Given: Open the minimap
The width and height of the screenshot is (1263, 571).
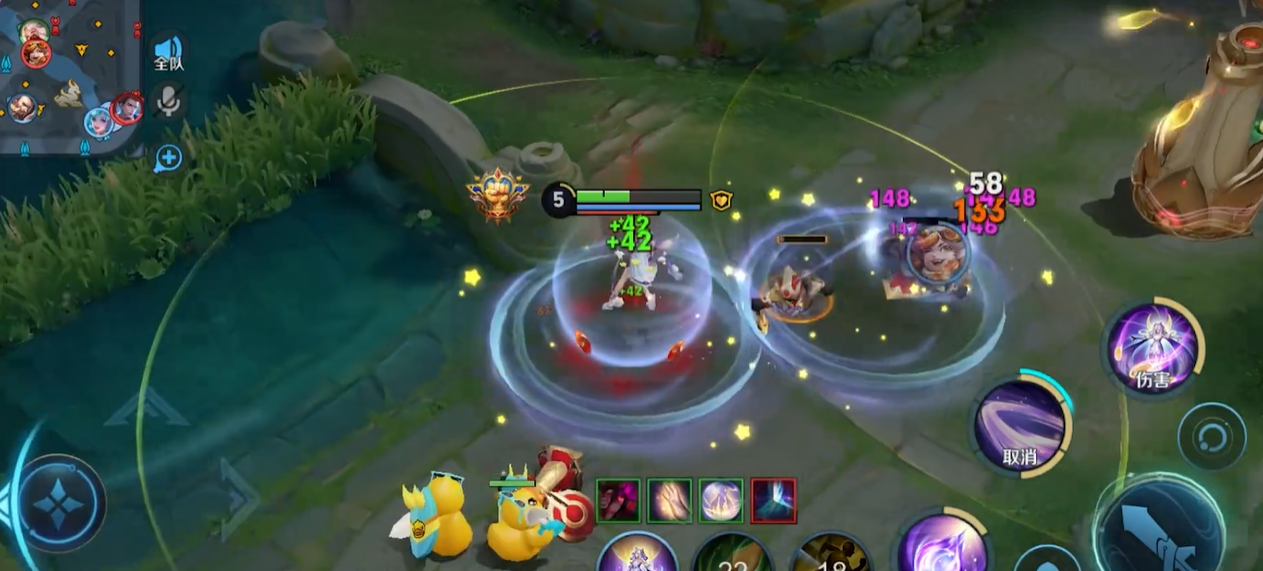Looking at the screenshot, I should (68, 75).
